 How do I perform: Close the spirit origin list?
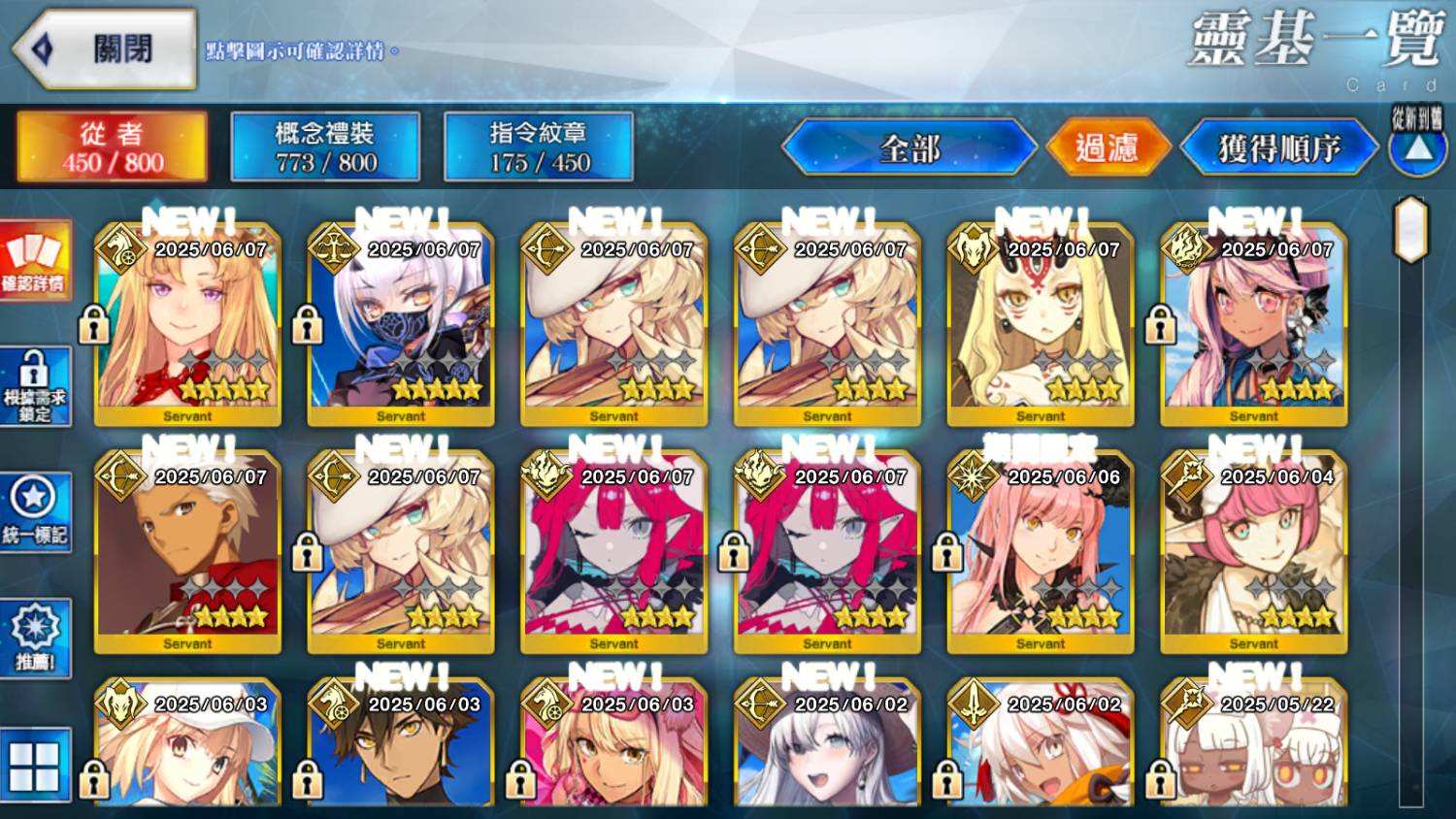point(105,49)
